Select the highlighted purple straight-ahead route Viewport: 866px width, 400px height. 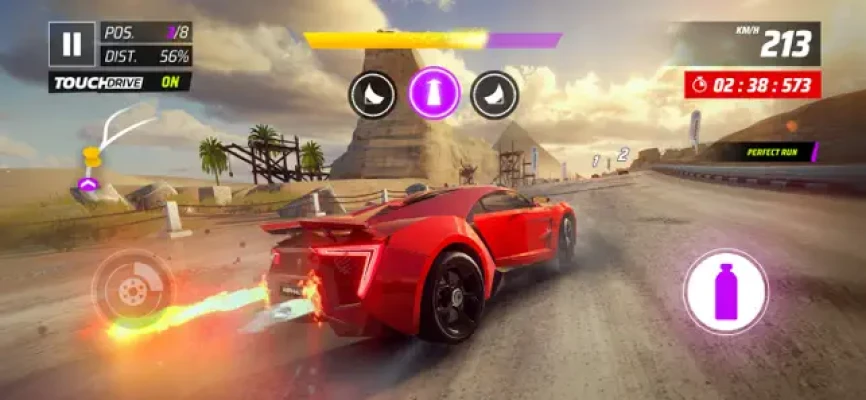point(434,94)
